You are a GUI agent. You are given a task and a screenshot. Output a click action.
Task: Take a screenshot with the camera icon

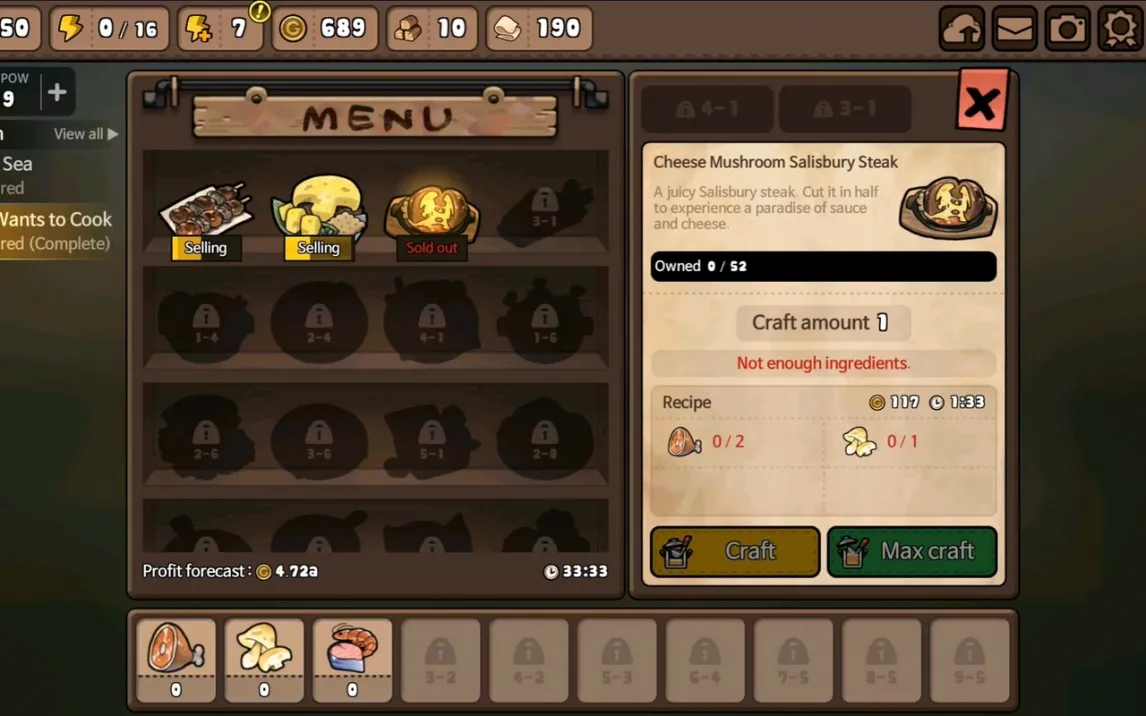(x=1067, y=29)
